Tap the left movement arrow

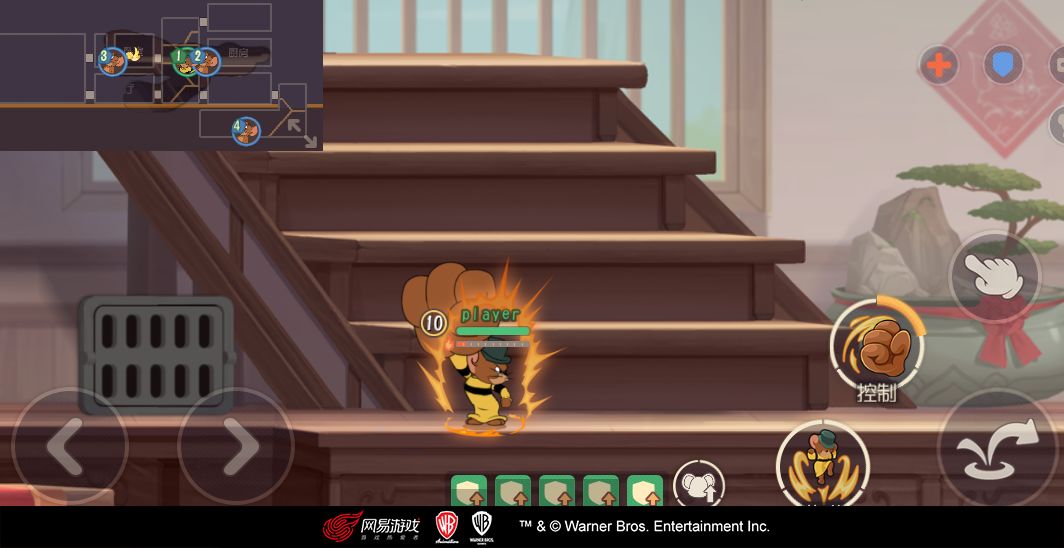coord(68,447)
